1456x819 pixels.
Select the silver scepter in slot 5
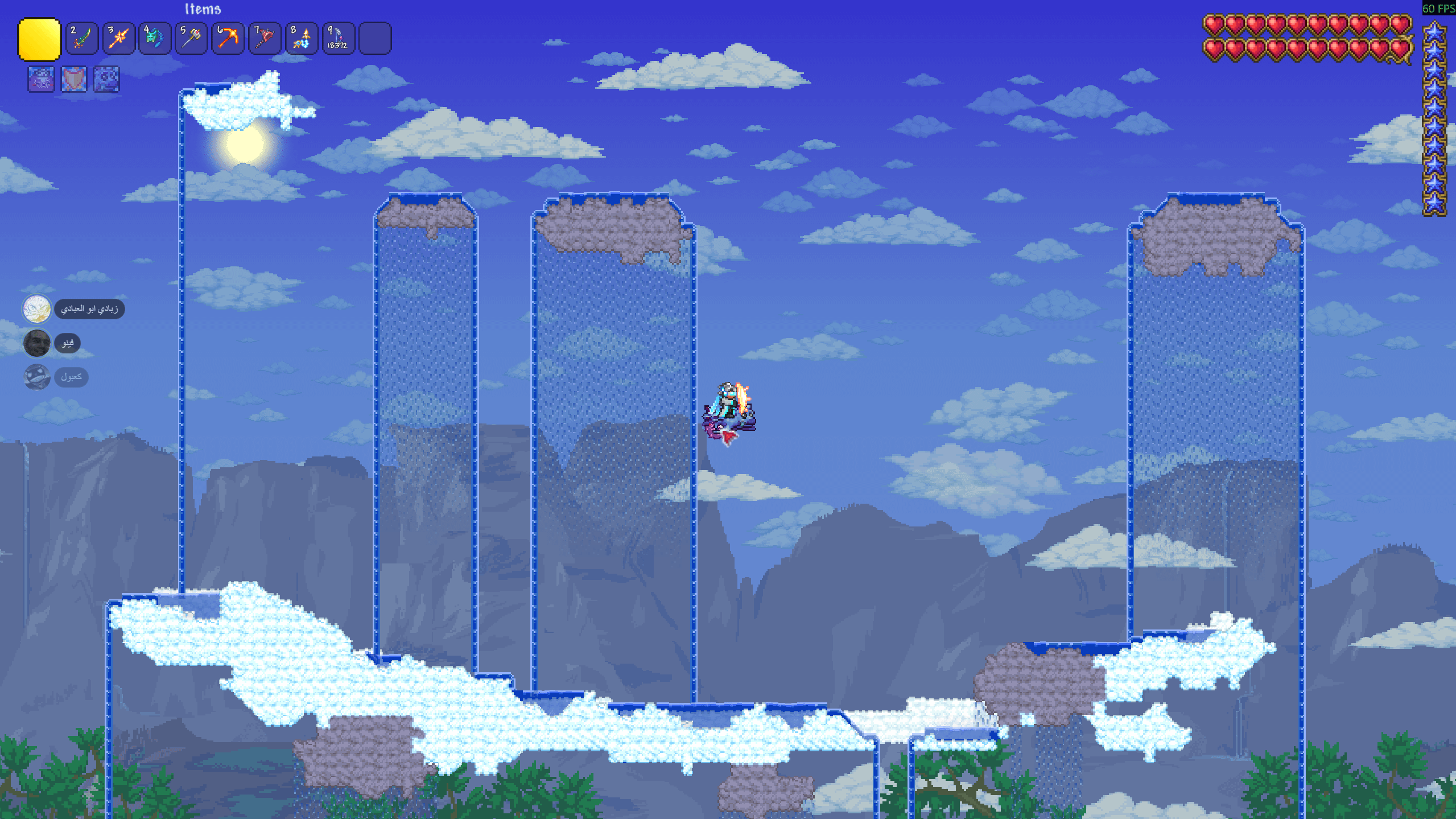pos(191,39)
